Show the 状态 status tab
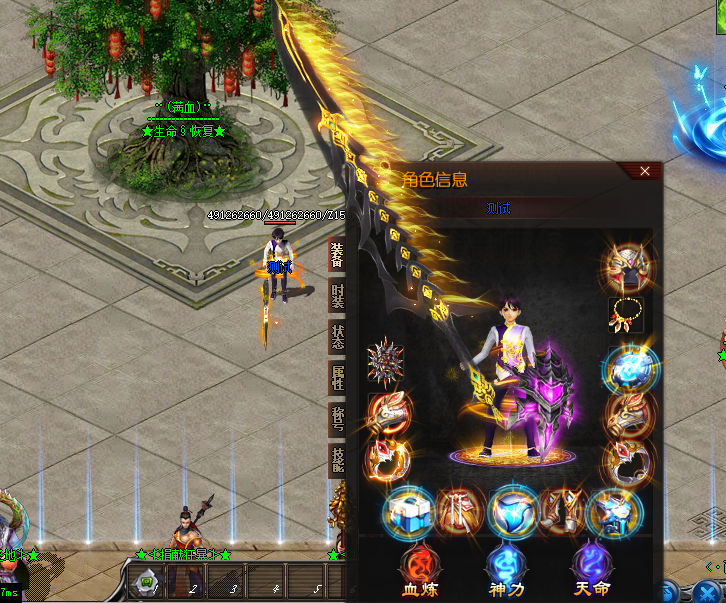This screenshot has width=726, height=603. 337,337
